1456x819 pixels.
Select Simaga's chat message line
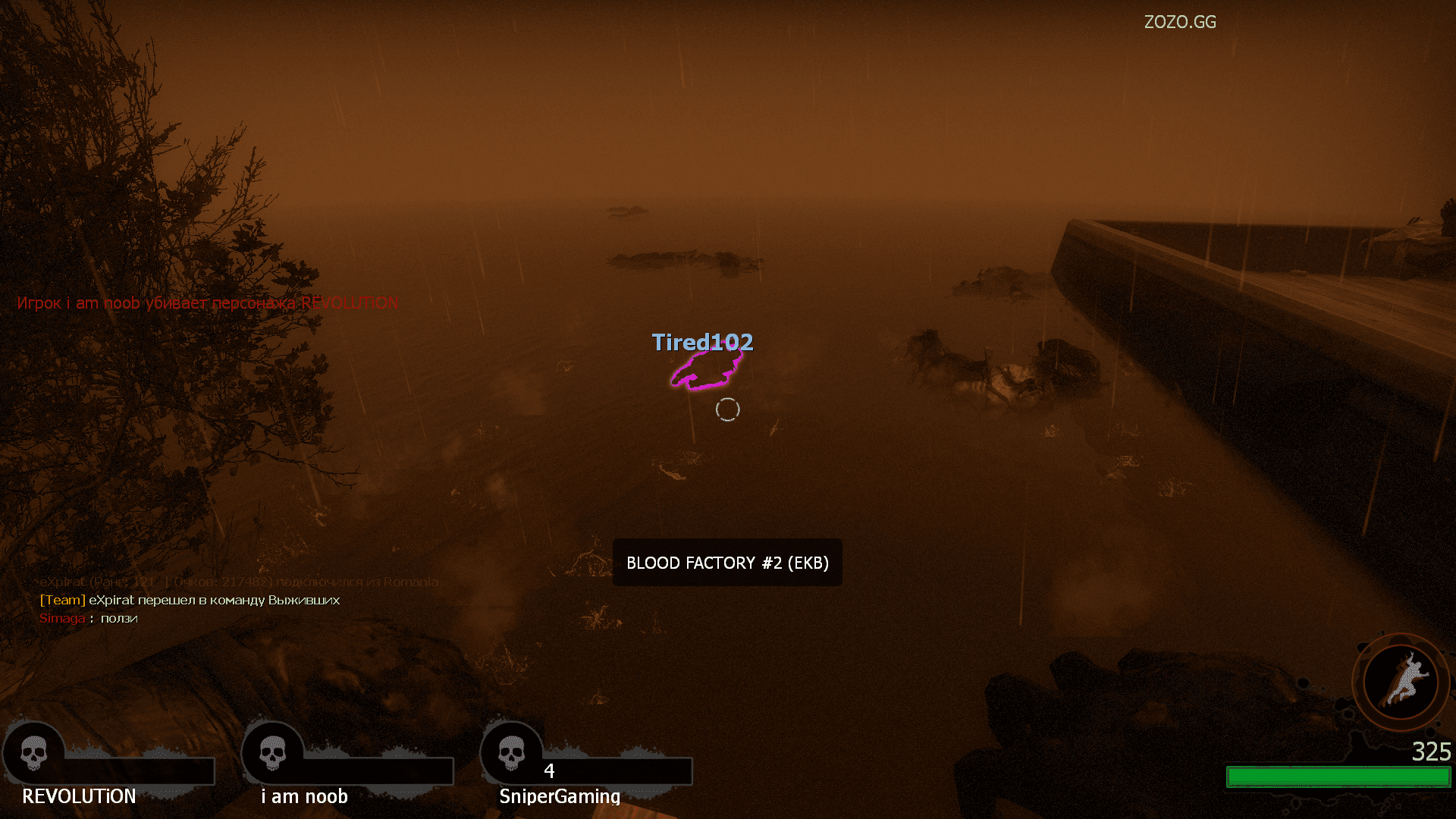click(x=89, y=618)
